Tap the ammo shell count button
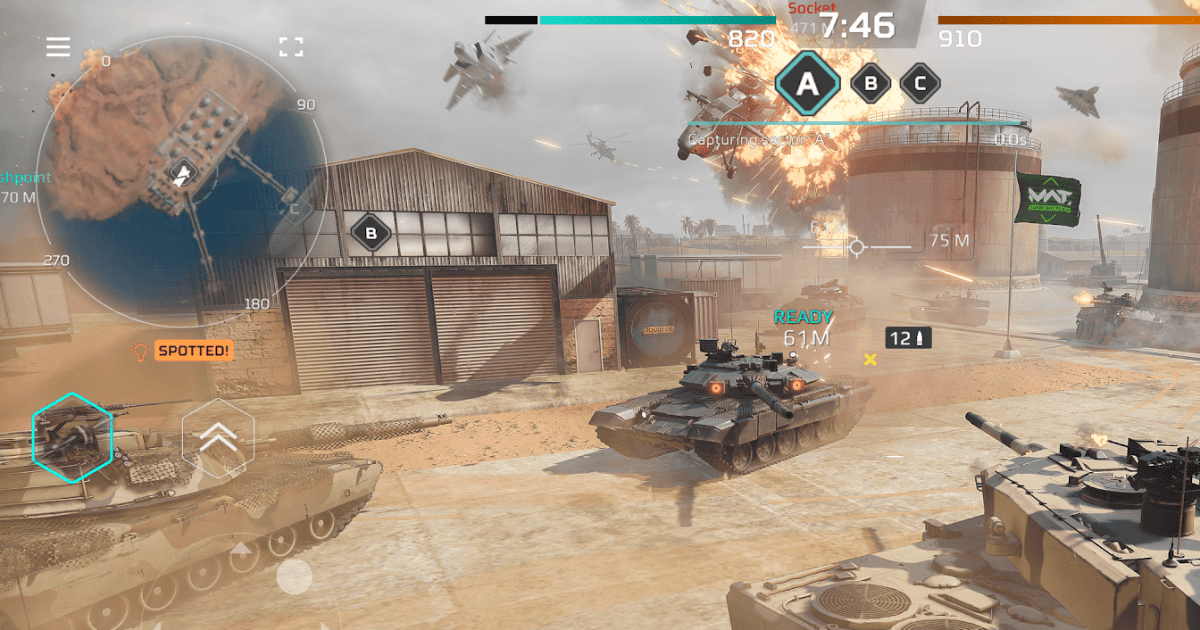 pyautogui.click(x=908, y=339)
